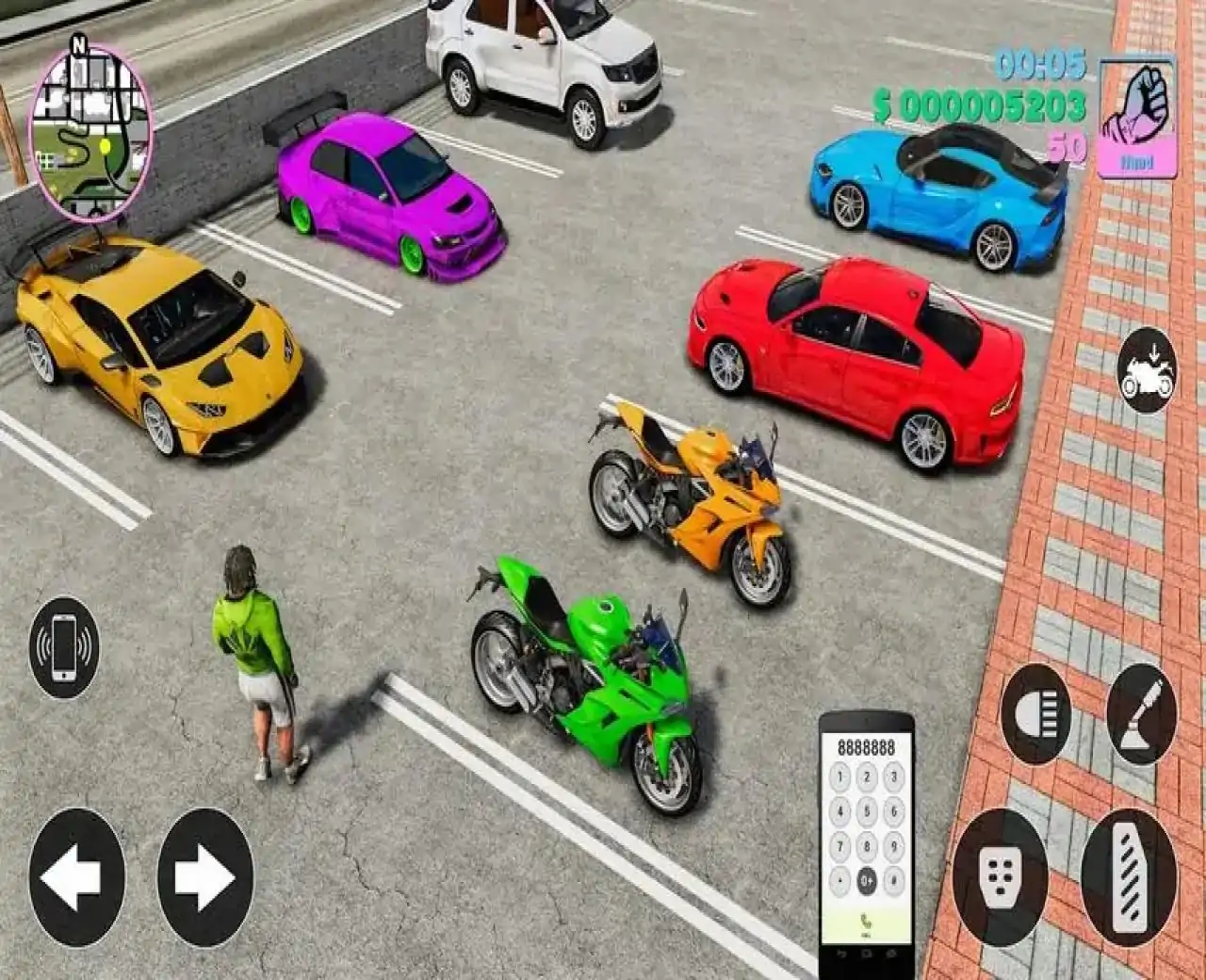Tap the pink fist weapon icon
Screen dimensions: 1206x980
[1138, 105]
